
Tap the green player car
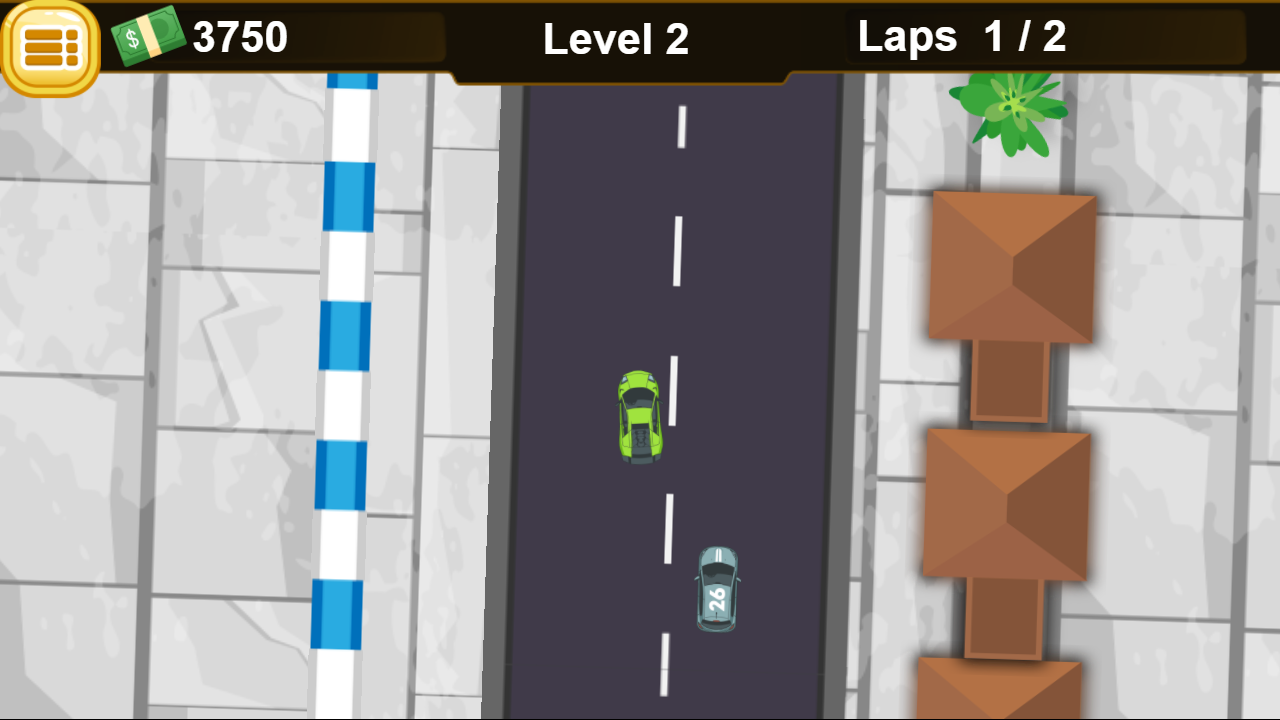641,417
